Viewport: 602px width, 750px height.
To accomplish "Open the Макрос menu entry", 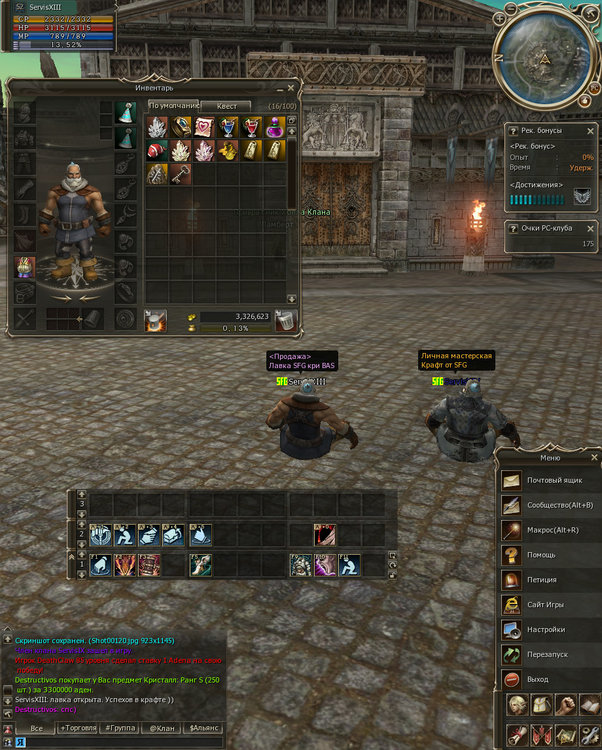I will (554, 530).
